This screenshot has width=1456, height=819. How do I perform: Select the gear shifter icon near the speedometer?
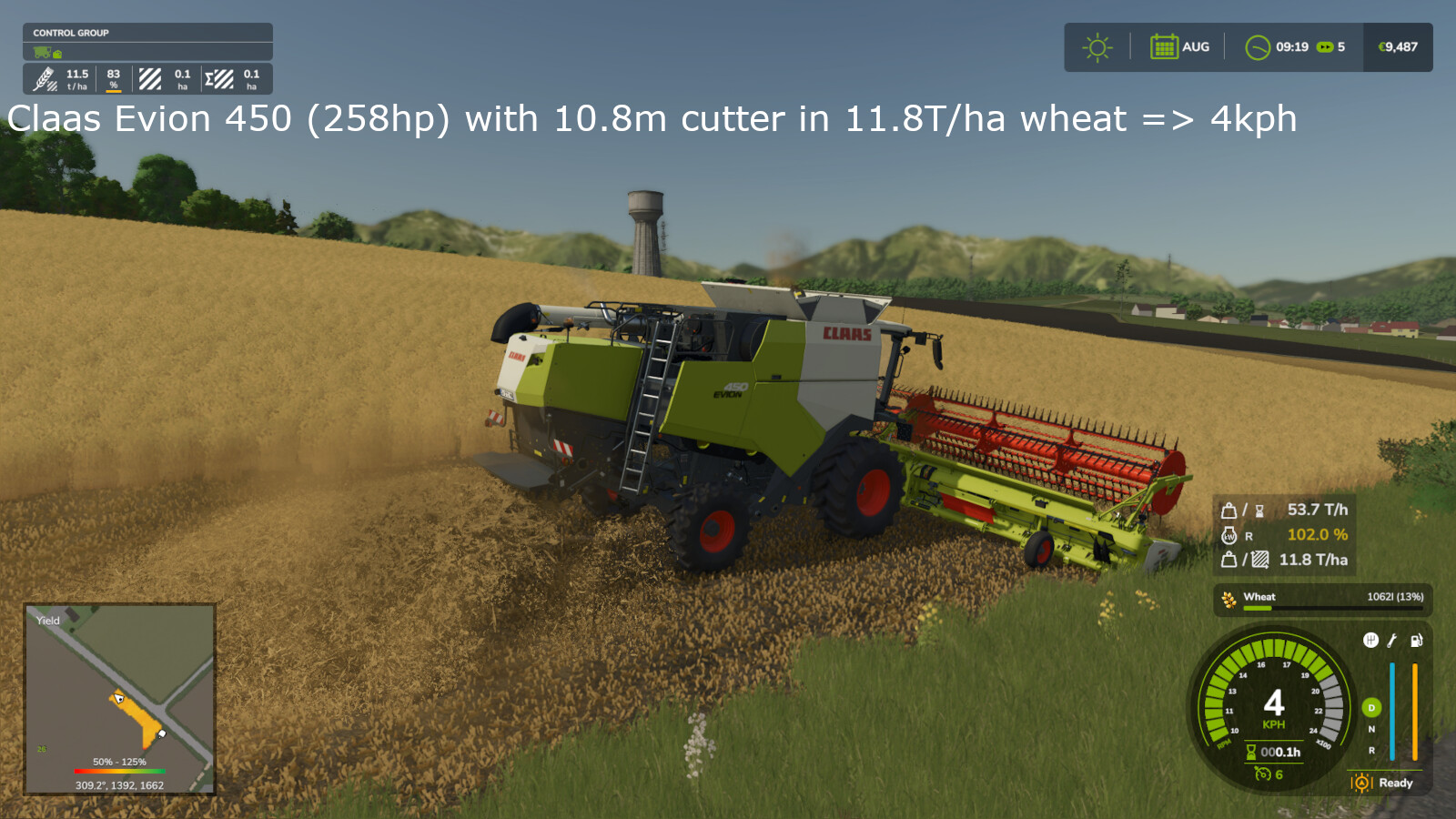point(1370,641)
